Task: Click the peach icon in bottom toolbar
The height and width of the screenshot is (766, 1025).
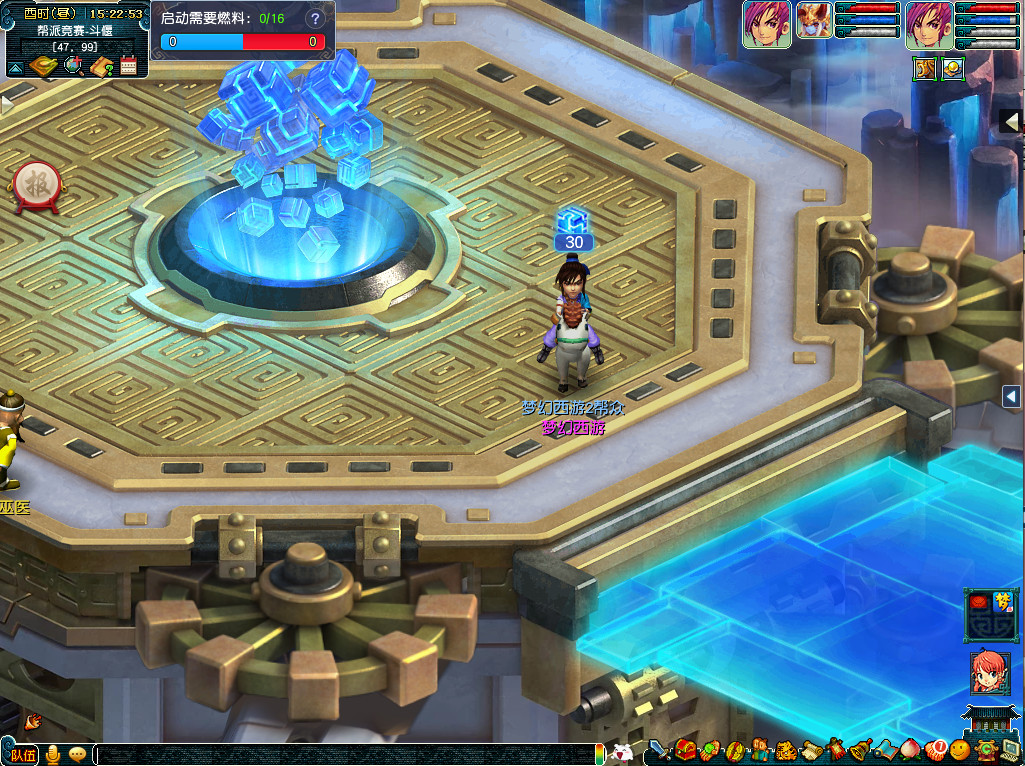Action: (x=911, y=748)
